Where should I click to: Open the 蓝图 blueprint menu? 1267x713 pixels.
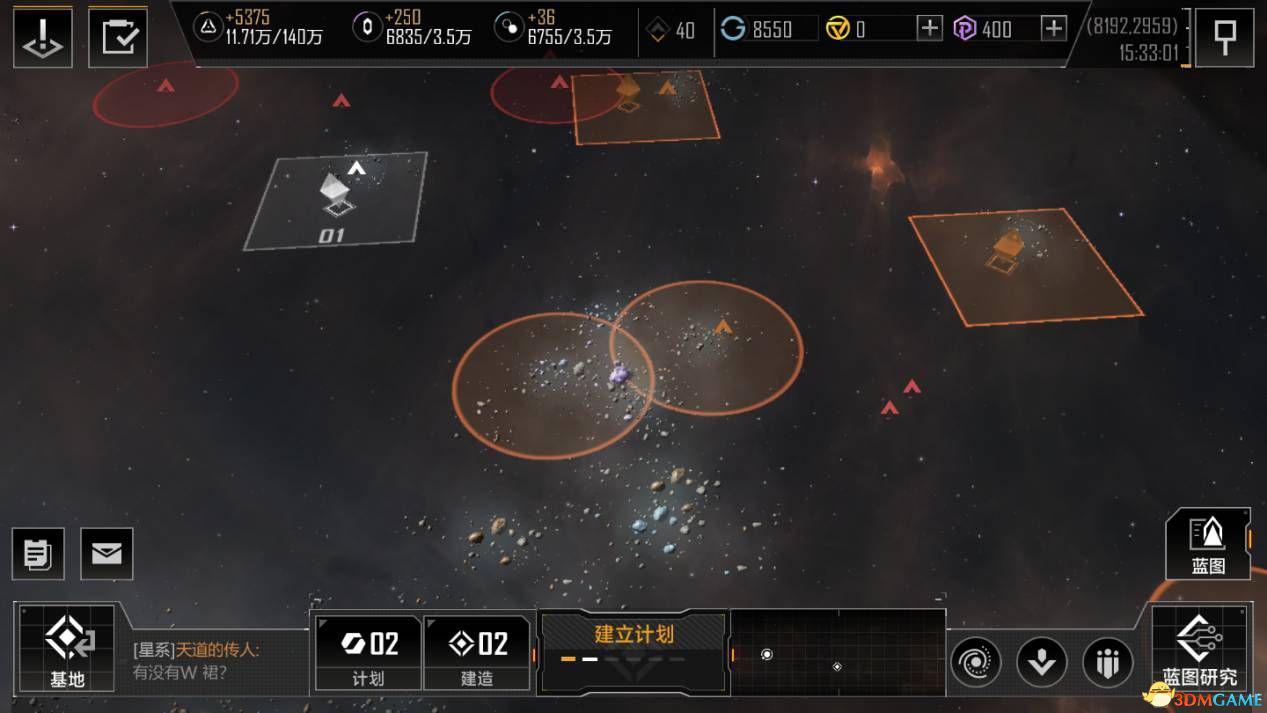click(x=1208, y=544)
